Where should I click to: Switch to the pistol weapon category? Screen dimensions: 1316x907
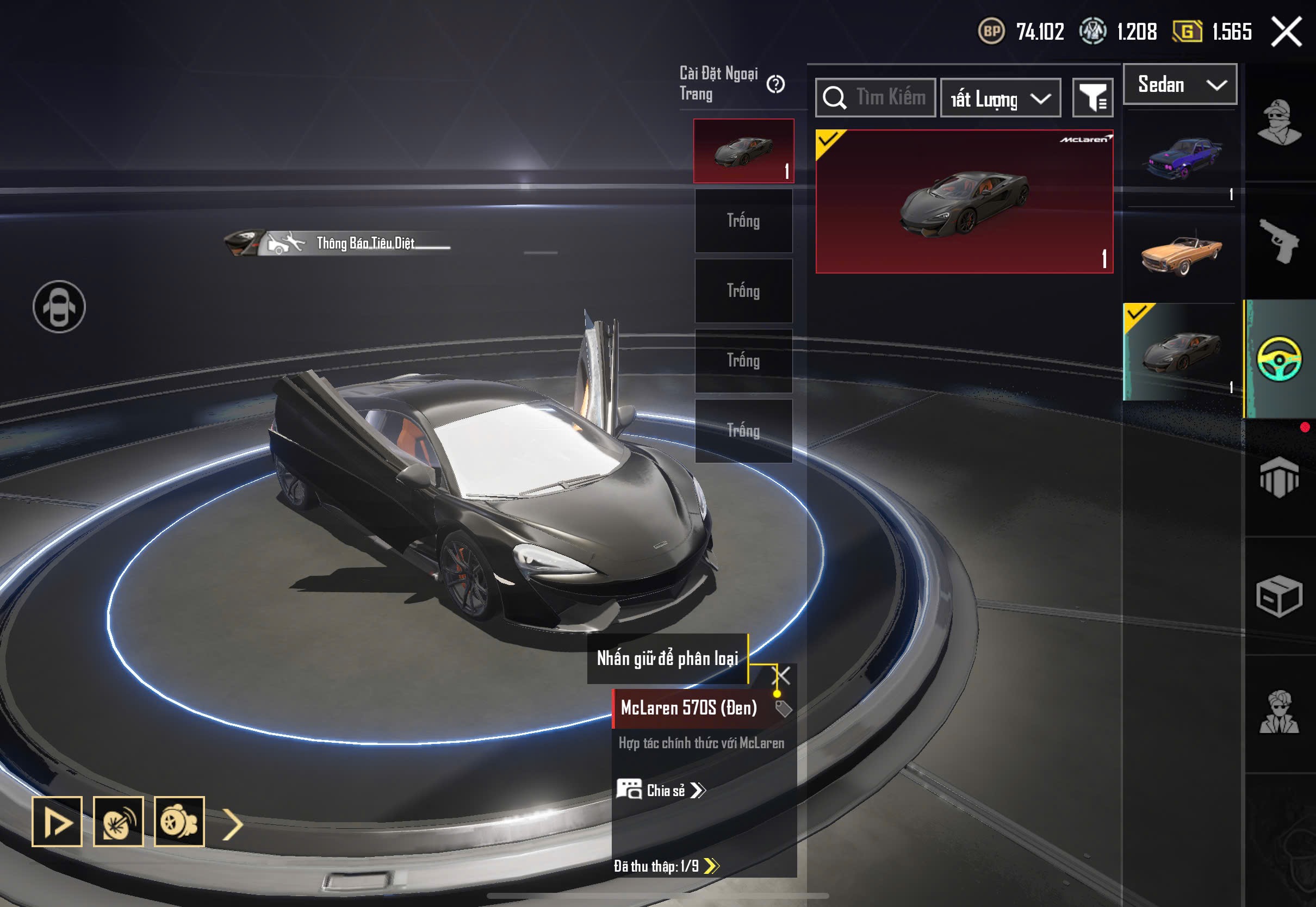(1279, 241)
